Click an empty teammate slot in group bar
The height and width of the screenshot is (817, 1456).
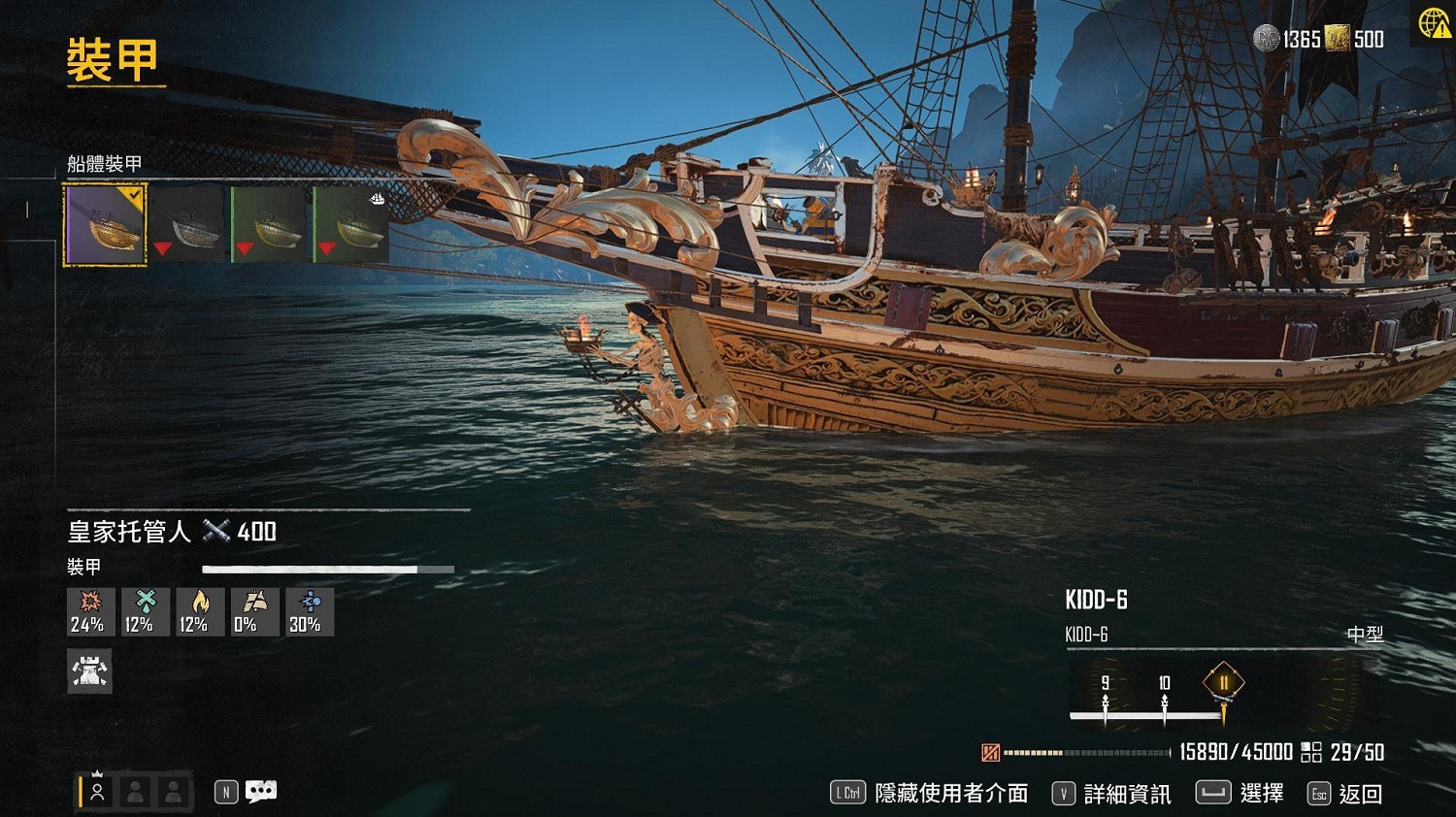135,791
